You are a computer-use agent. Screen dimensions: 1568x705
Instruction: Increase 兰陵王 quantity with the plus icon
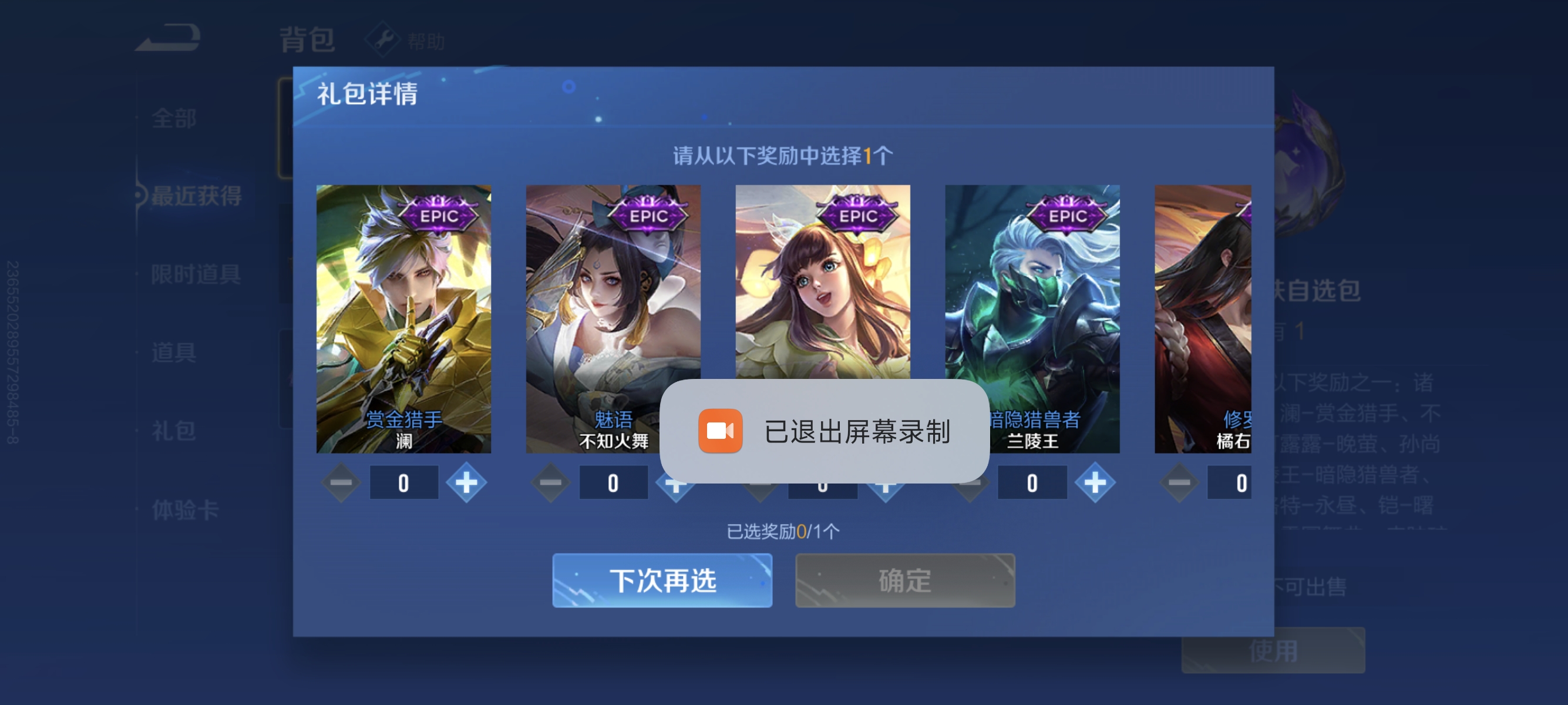pyautogui.click(x=1095, y=482)
